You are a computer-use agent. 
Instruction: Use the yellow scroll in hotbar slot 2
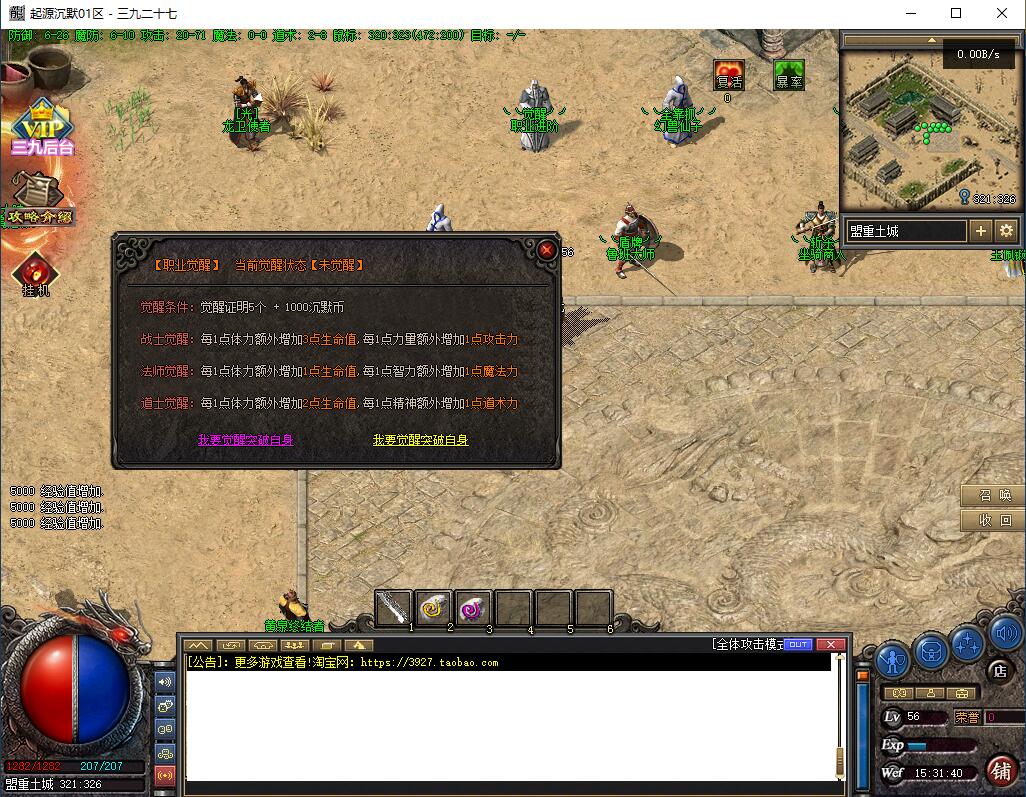[x=434, y=607]
